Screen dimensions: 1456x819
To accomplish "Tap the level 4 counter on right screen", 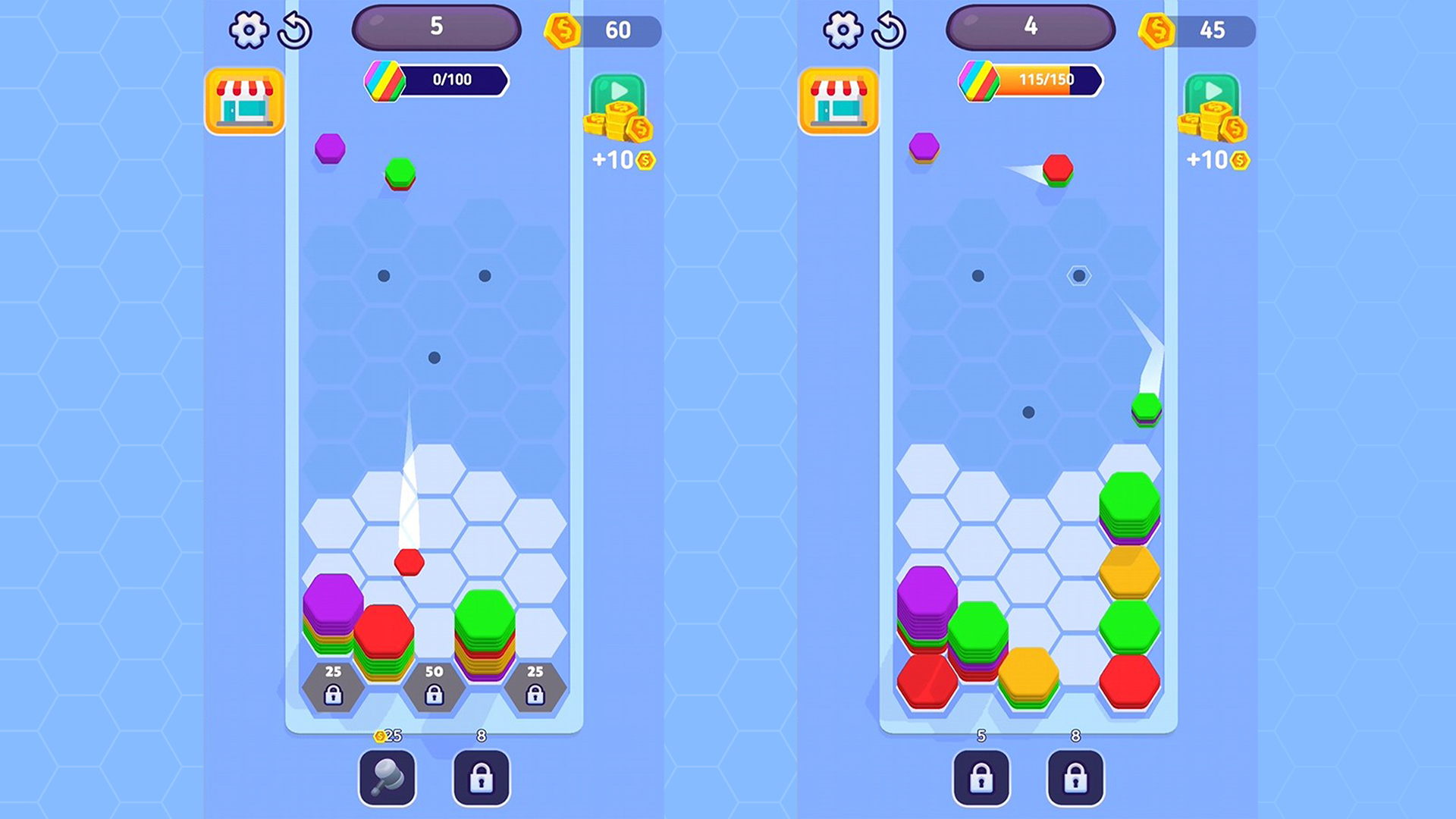I will (1030, 27).
